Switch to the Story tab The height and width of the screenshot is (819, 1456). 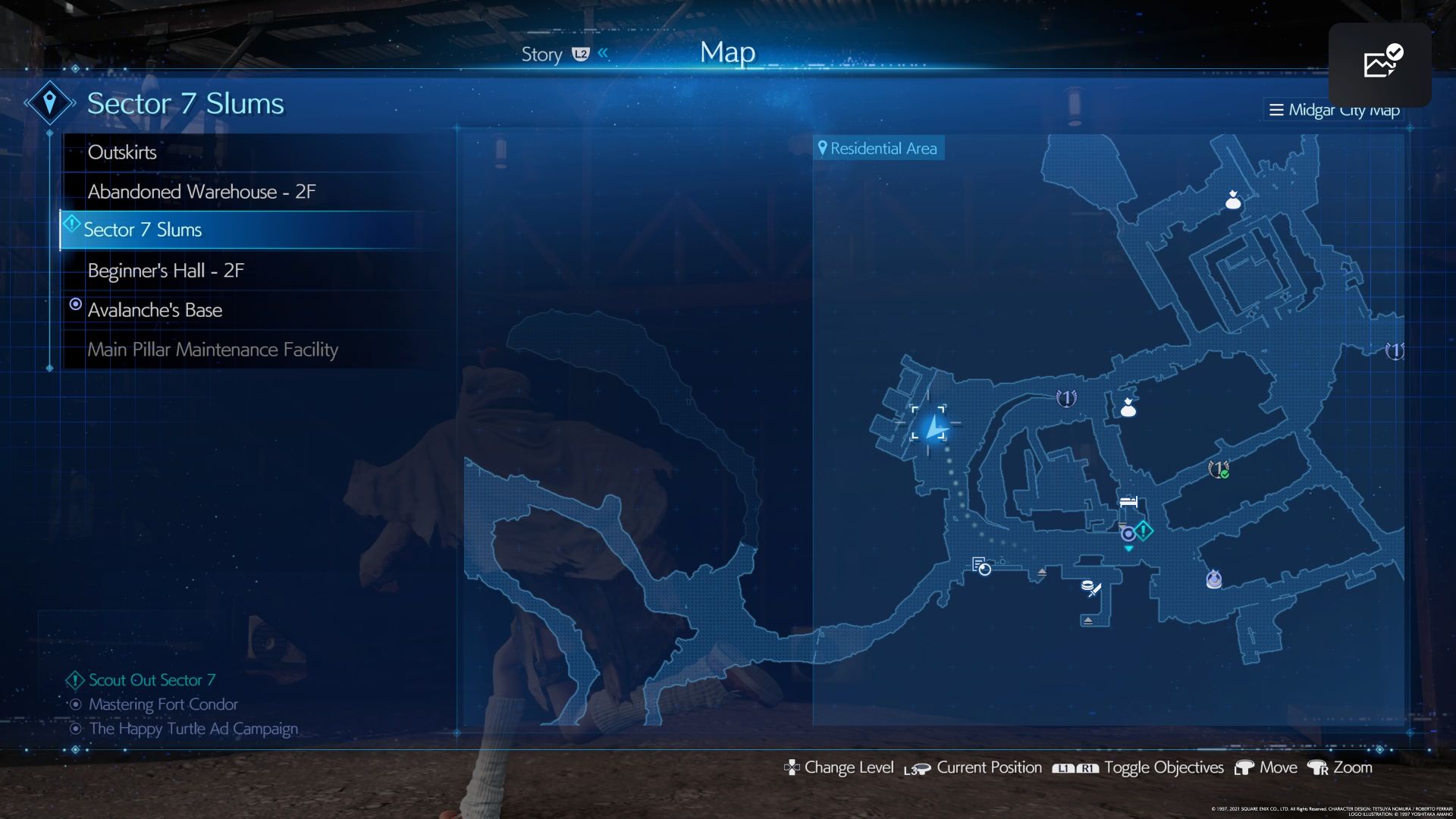[x=541, y=55]
